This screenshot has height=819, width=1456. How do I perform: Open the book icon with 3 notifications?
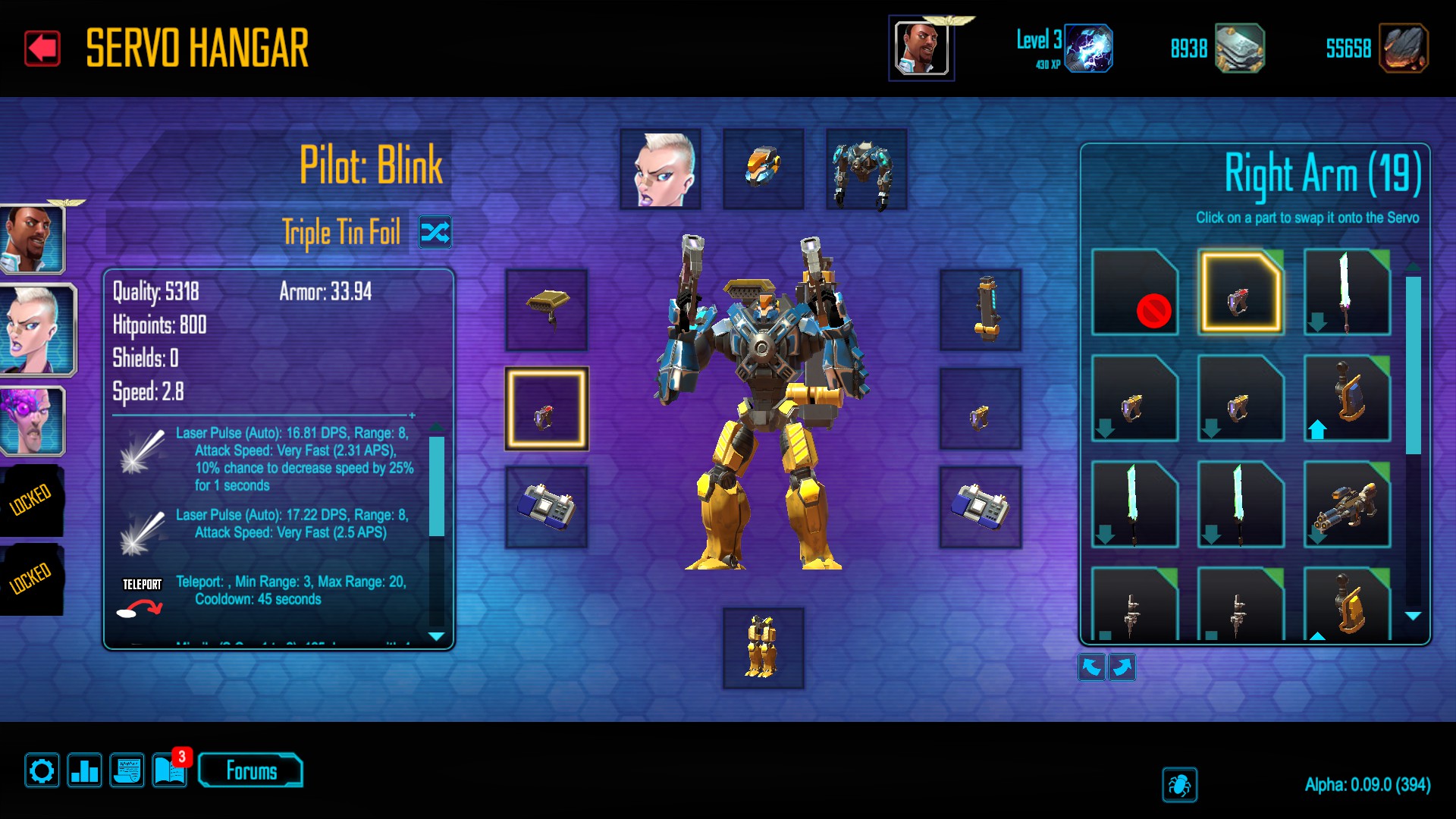click(169, 771)
